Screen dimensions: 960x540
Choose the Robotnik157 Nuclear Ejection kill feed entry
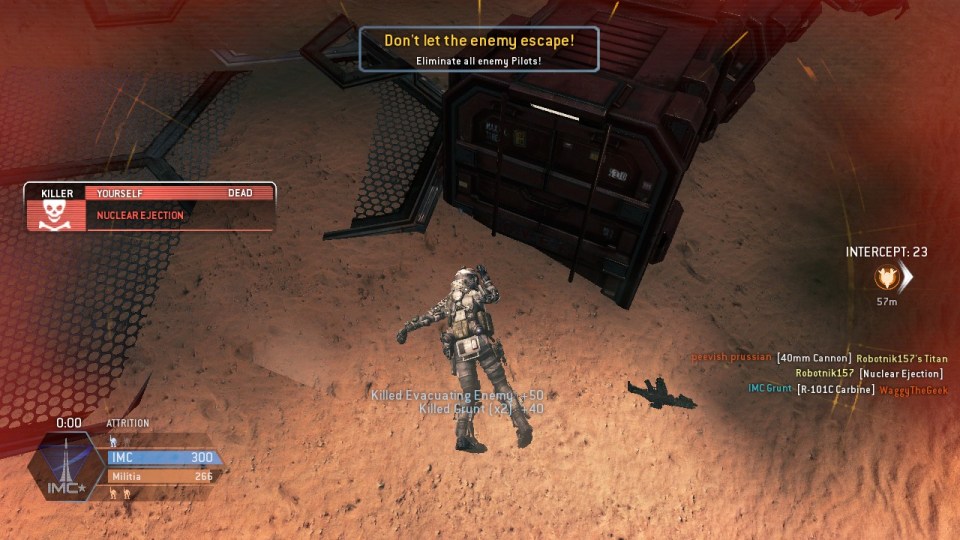[868, 374]
